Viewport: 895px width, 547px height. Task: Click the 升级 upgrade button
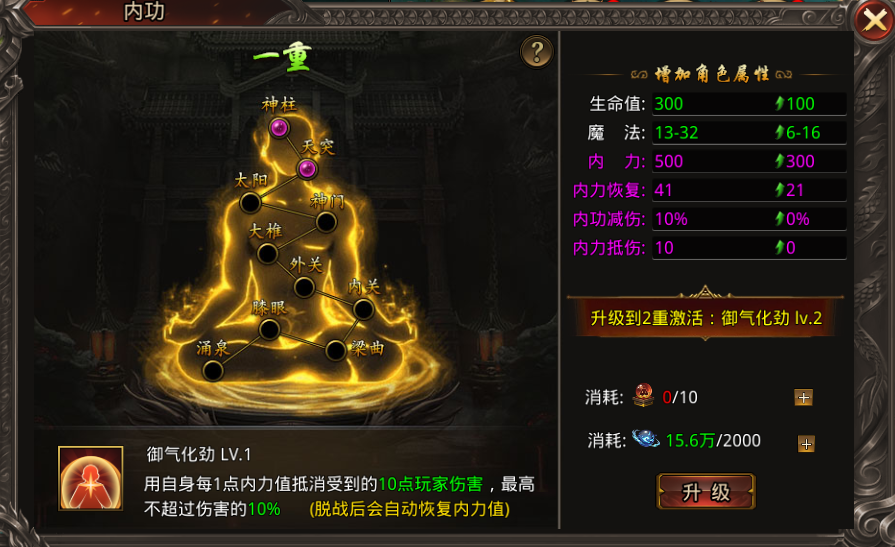click(706, 493)
